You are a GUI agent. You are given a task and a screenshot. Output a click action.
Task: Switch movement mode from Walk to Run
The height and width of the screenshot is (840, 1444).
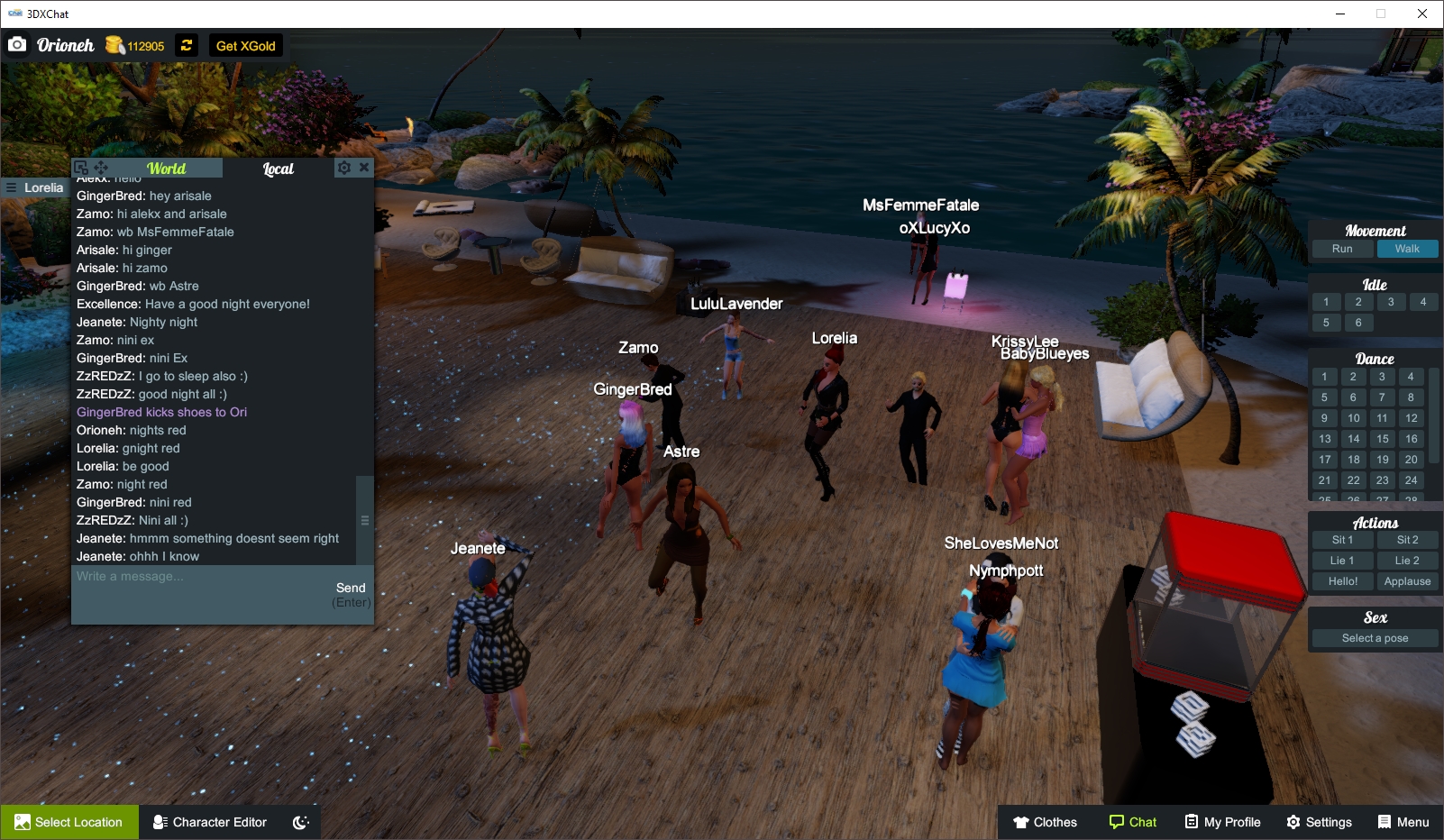[x=1344, y=248]
